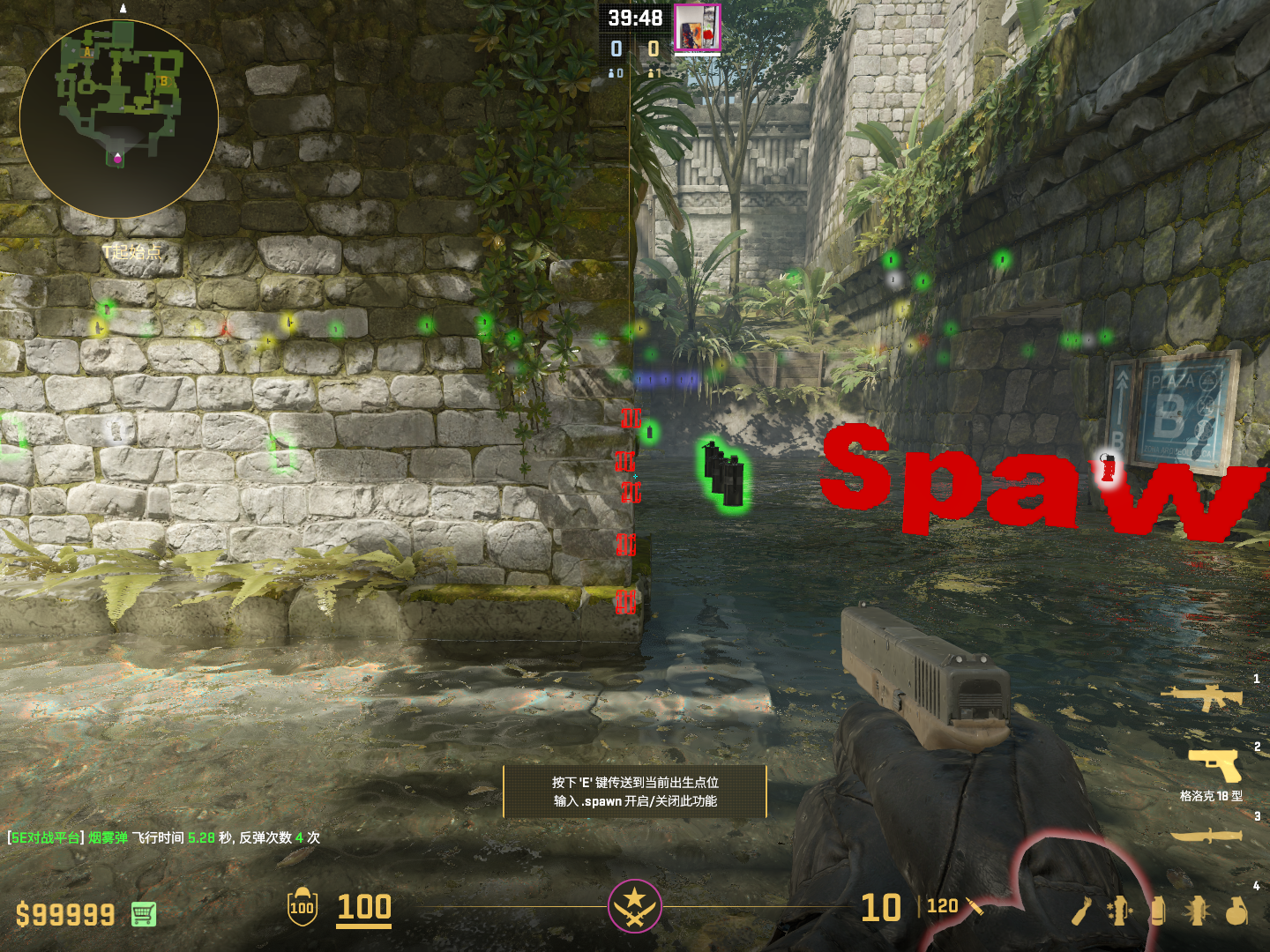This screenshot has width=1270, height=952.
Task: Equip the HE grenade icon
Action: [1237, 911]
